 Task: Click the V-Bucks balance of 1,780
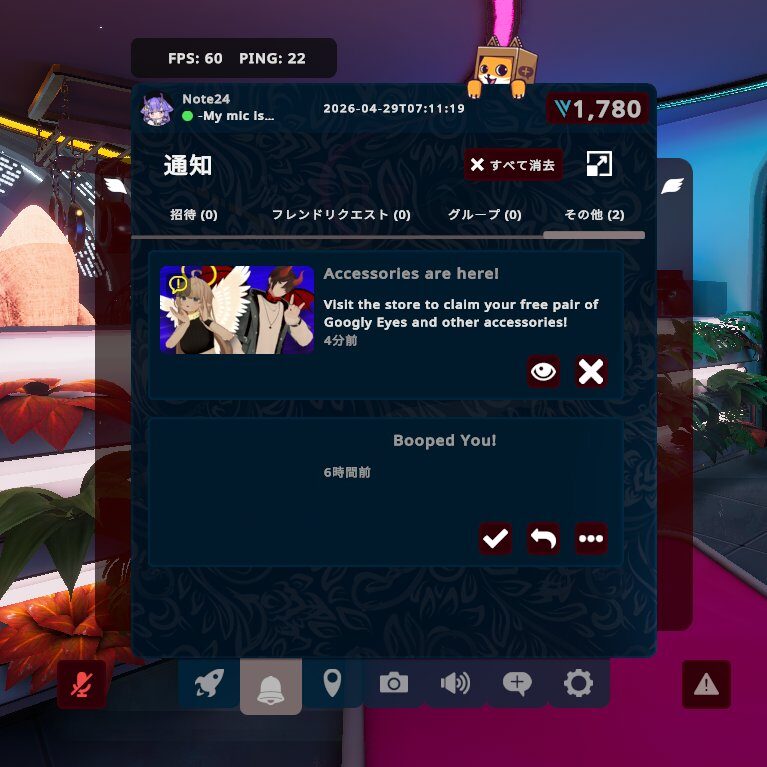(x=598, y=109)
